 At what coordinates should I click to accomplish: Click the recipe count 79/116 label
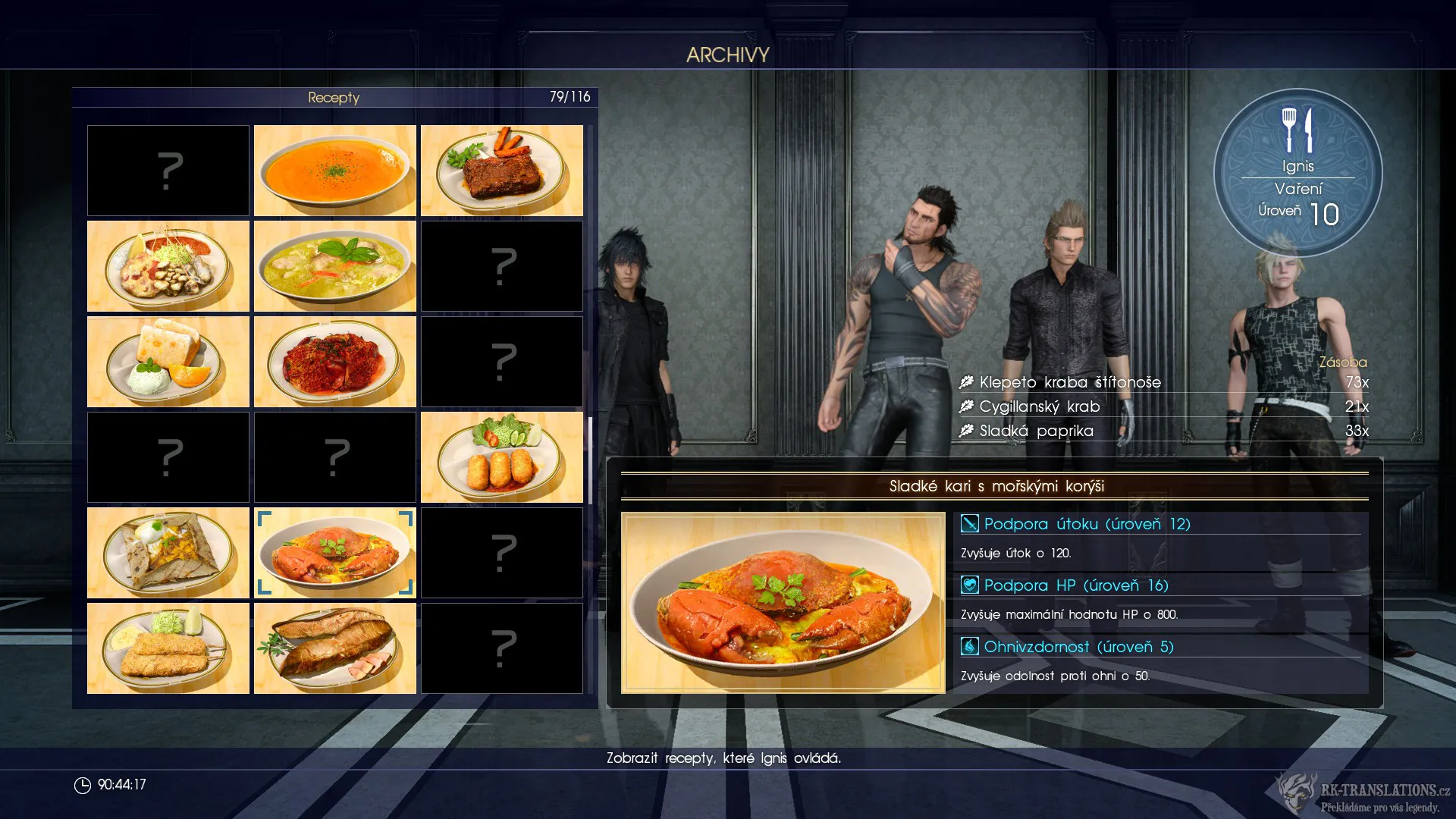coord(571,97)
